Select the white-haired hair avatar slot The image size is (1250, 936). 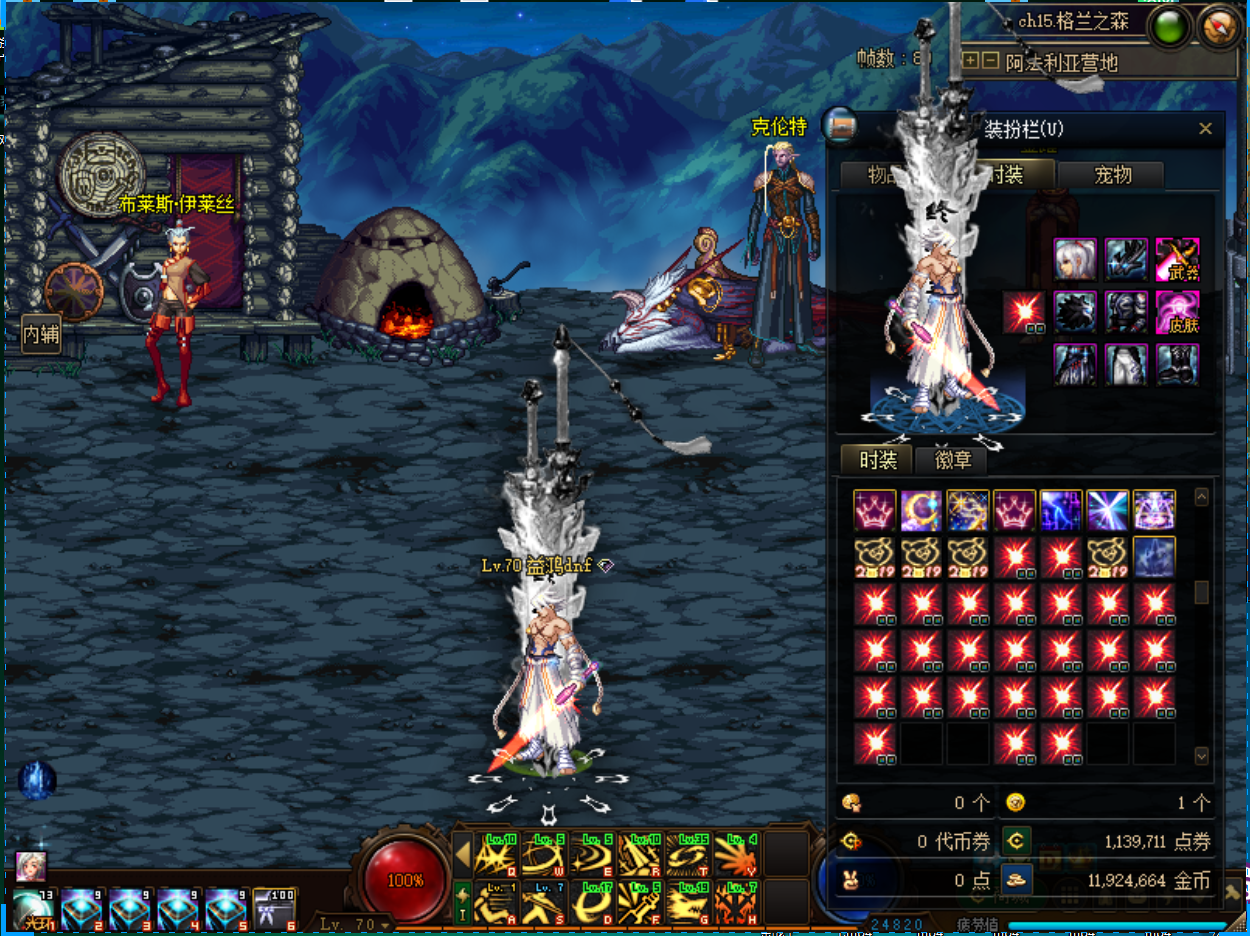pos(1075,259)
